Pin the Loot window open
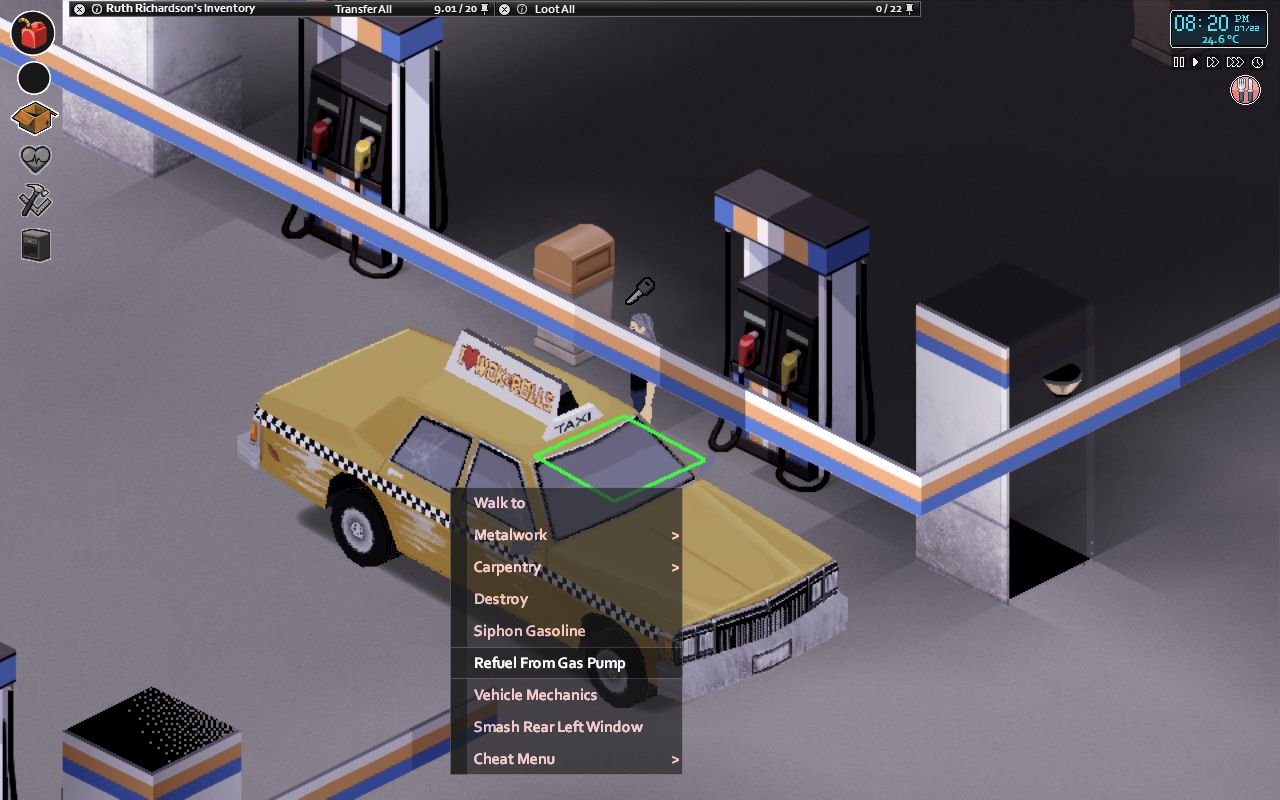This screenshot has width=1280, height=800. (x=908, y=8)
